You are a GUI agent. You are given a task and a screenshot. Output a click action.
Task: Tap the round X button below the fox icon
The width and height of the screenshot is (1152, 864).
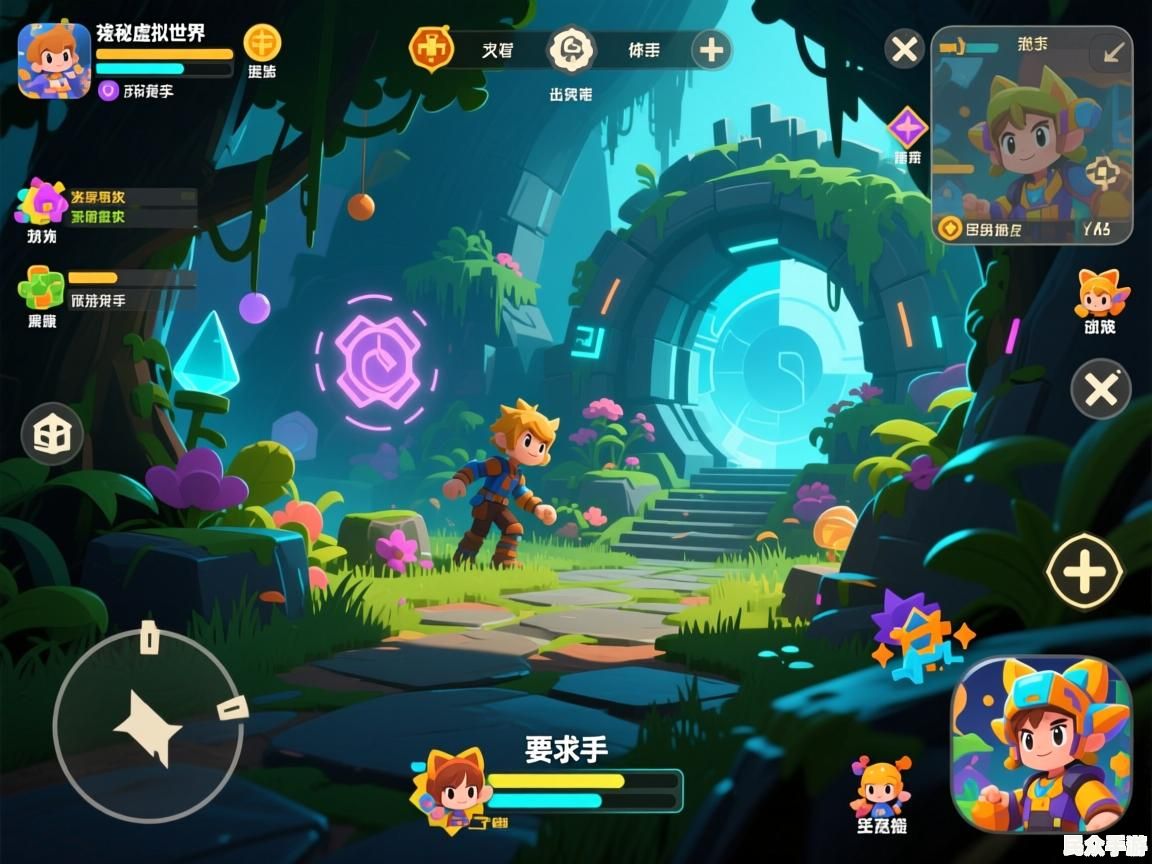[1100, 389]
